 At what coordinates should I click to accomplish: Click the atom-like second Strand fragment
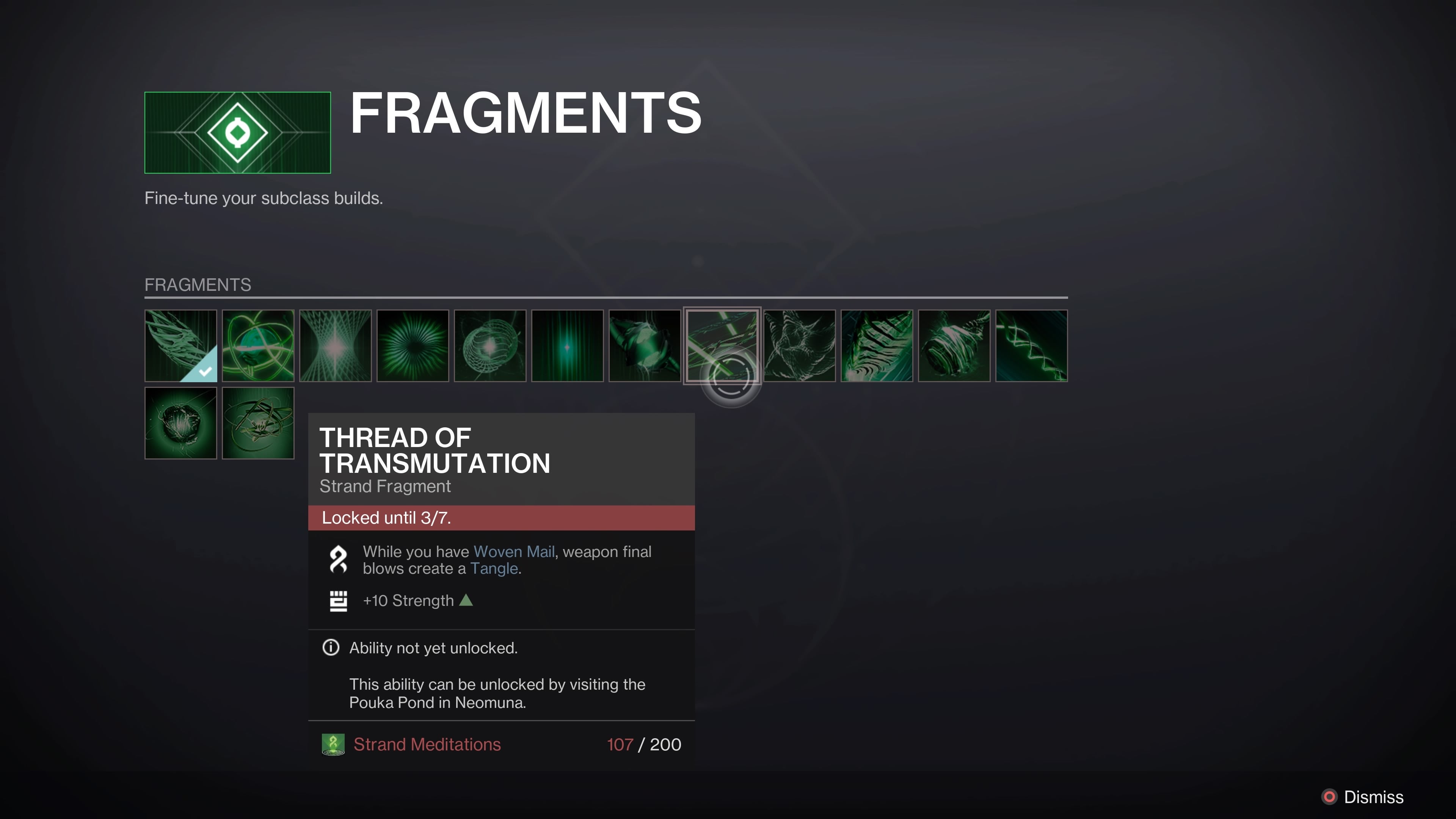coord(258,345)
